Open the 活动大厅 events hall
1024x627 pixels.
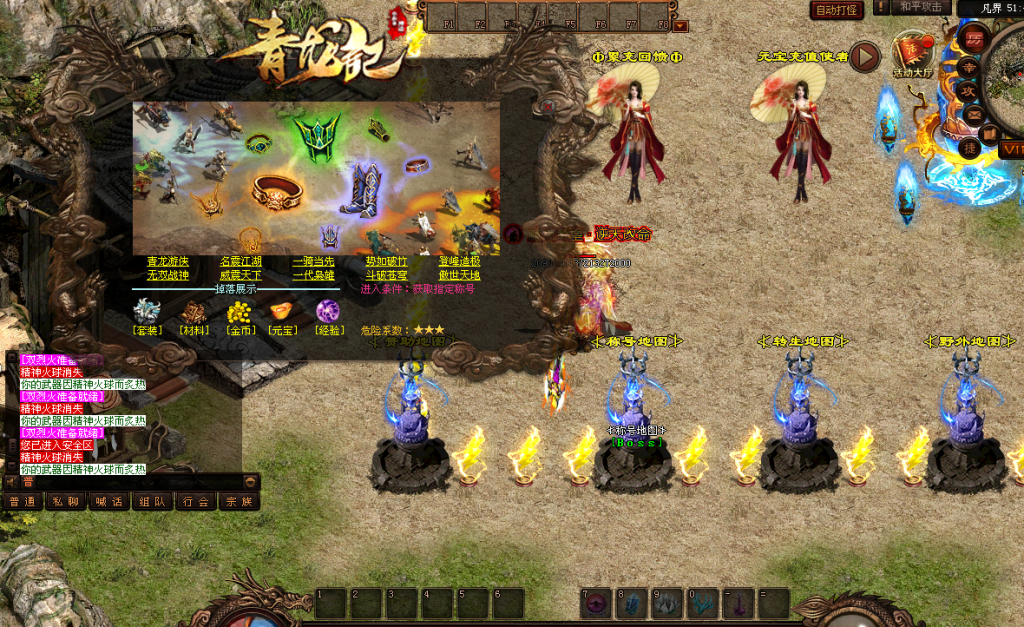pos(912,52)
